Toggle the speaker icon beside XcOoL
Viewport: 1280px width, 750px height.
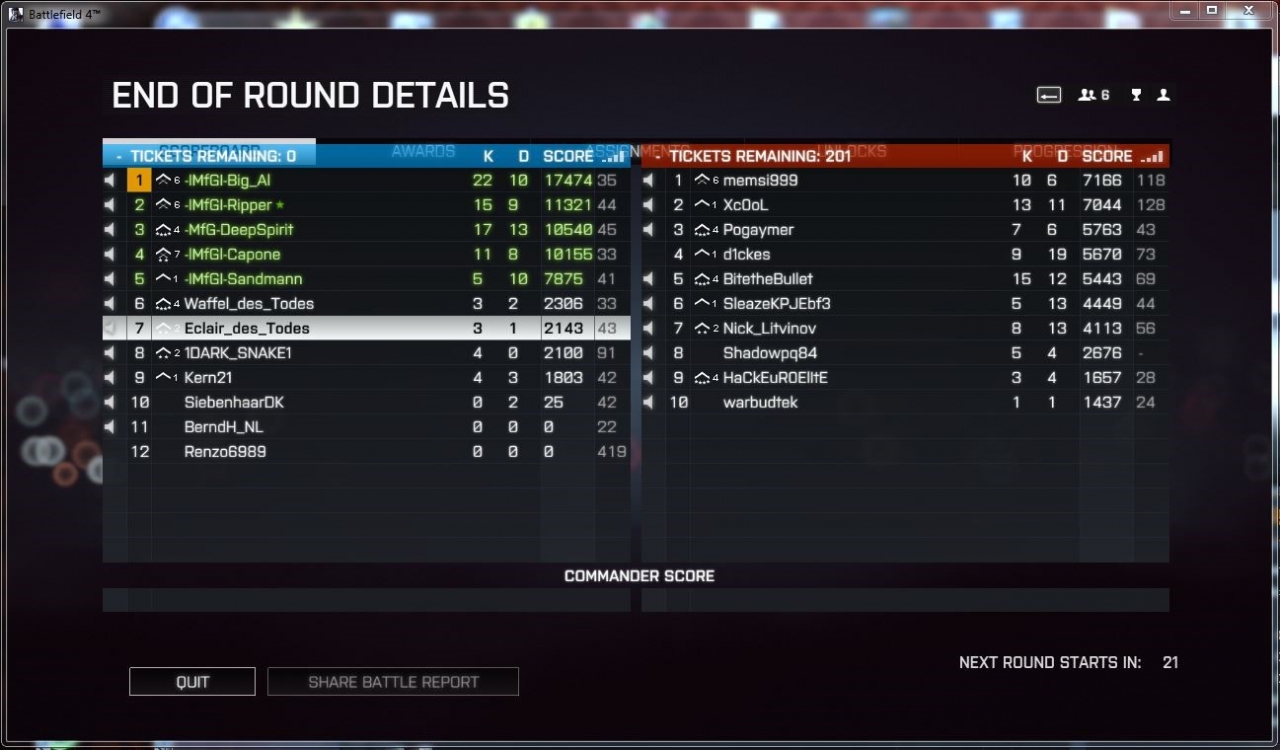(648, 205)
